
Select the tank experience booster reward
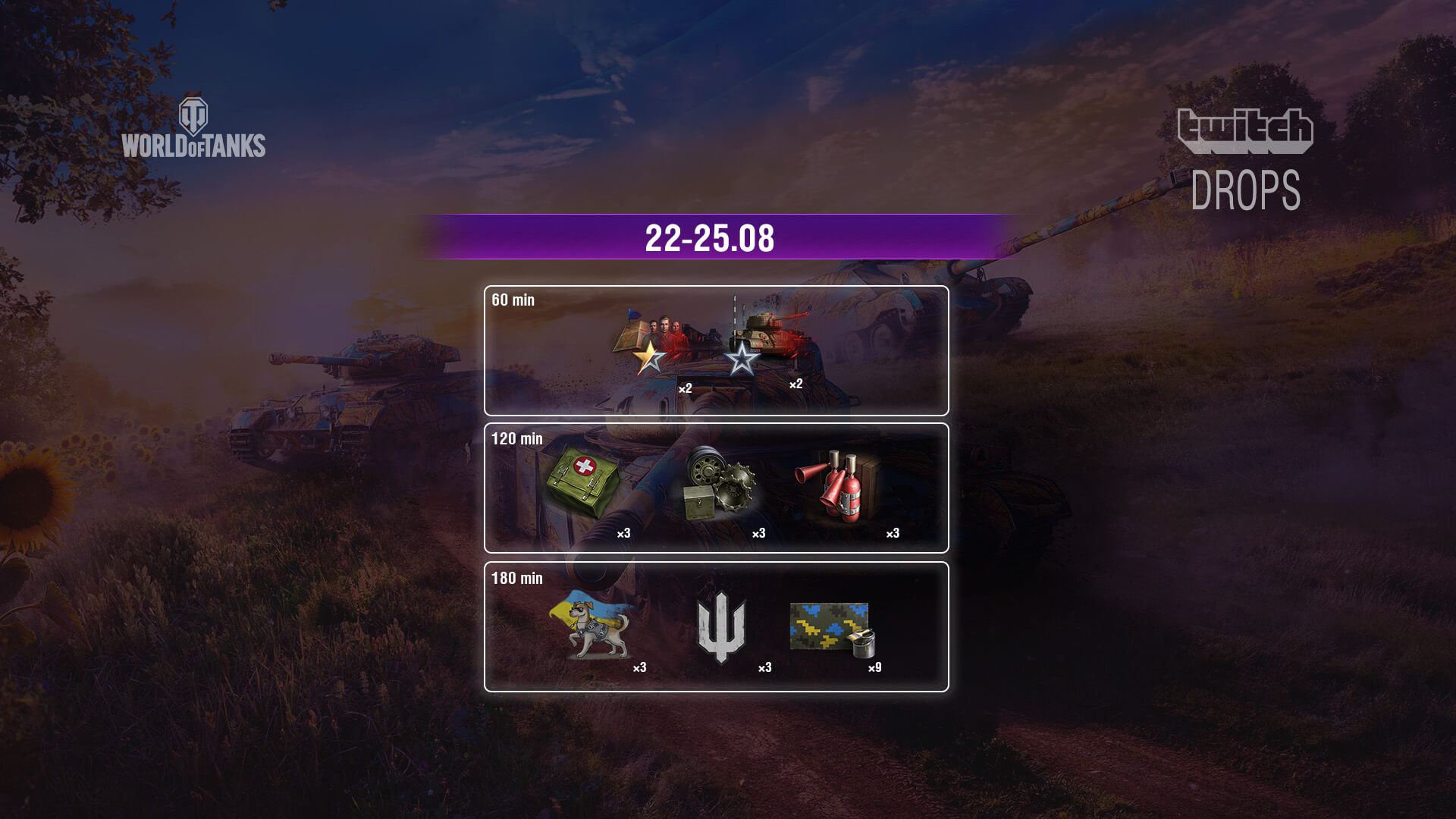(x=766, y=341)
